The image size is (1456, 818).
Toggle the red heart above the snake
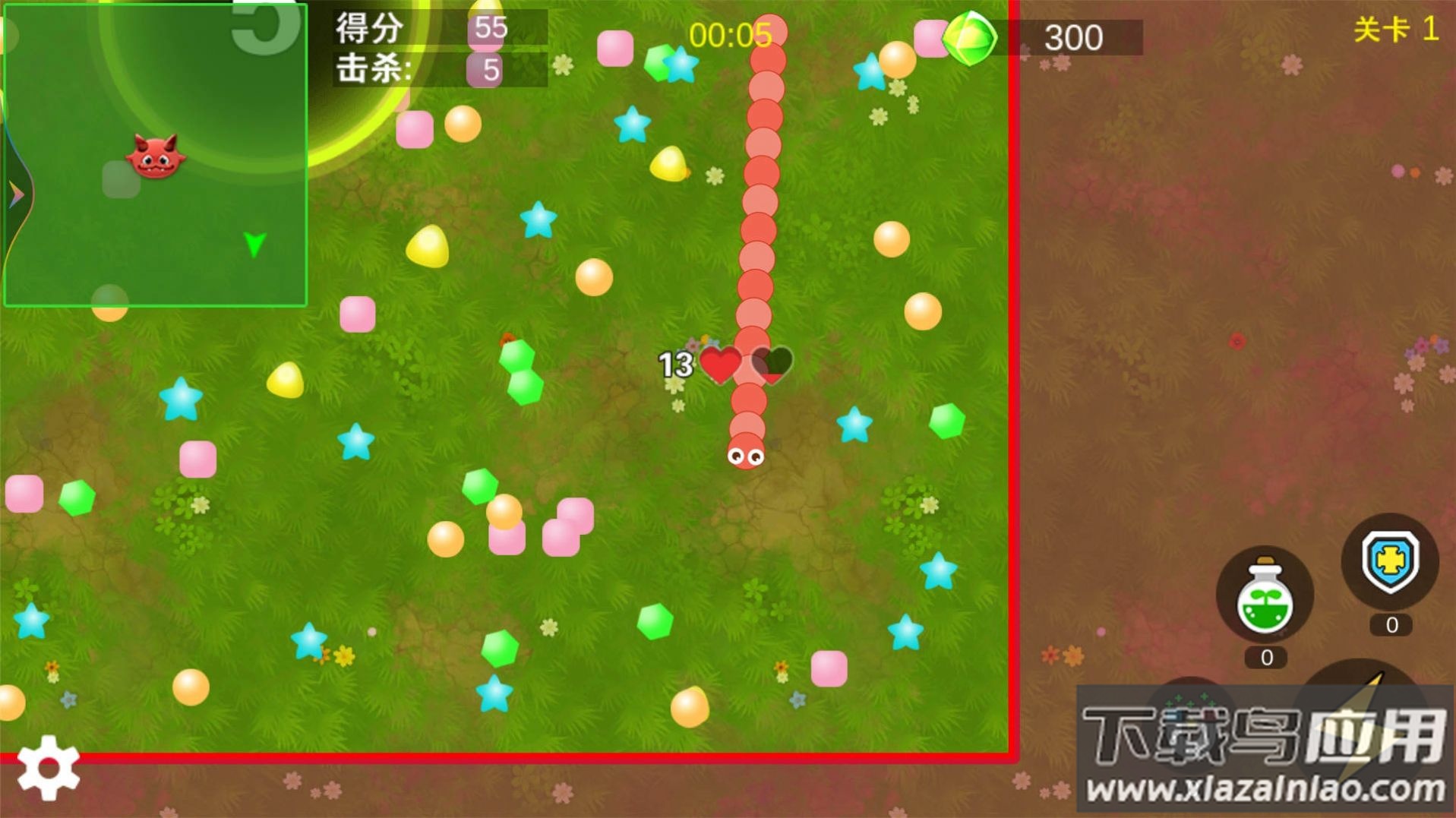click(720, 365)
